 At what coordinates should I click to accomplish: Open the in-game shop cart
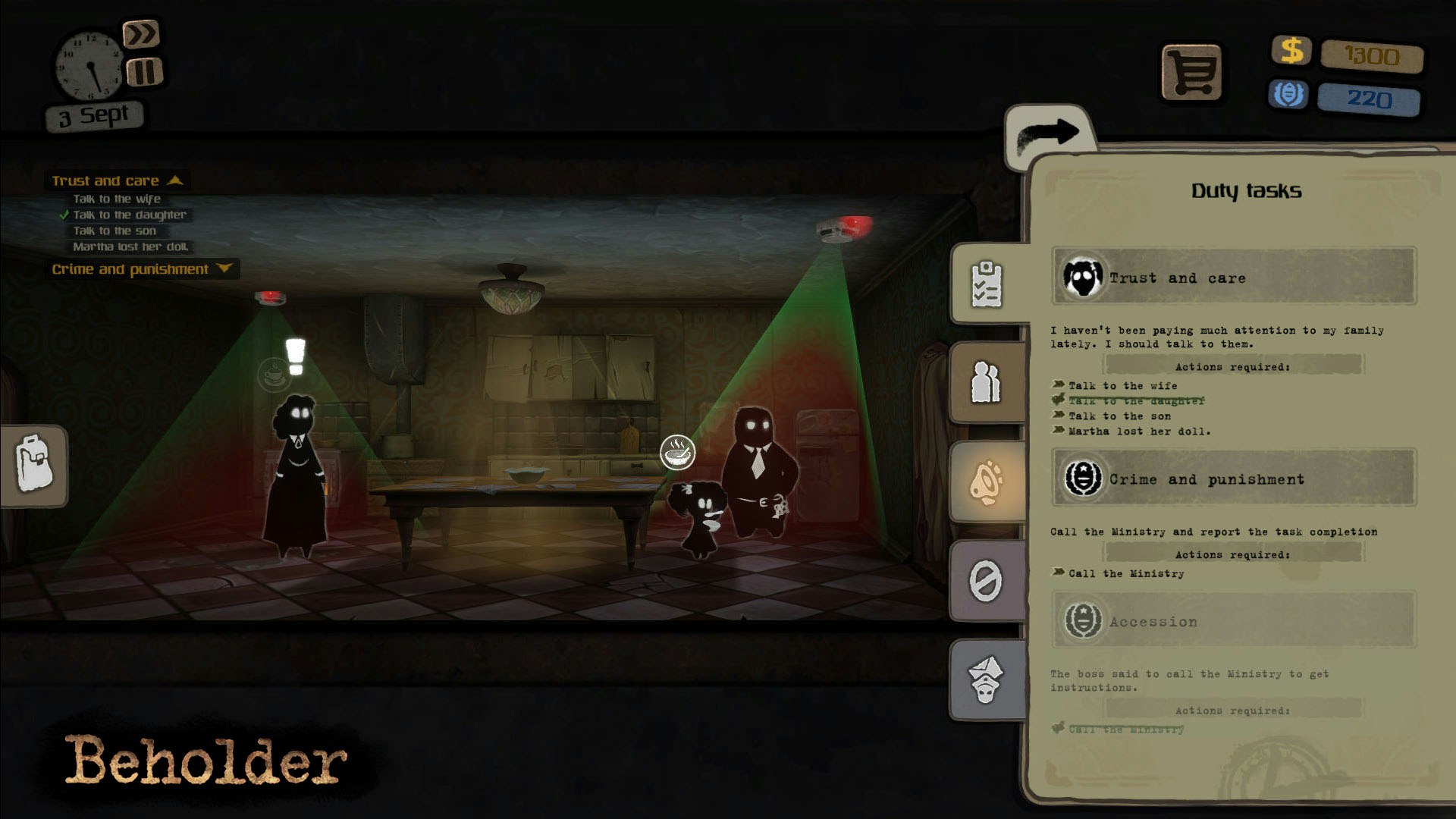tap(1193, 71)
